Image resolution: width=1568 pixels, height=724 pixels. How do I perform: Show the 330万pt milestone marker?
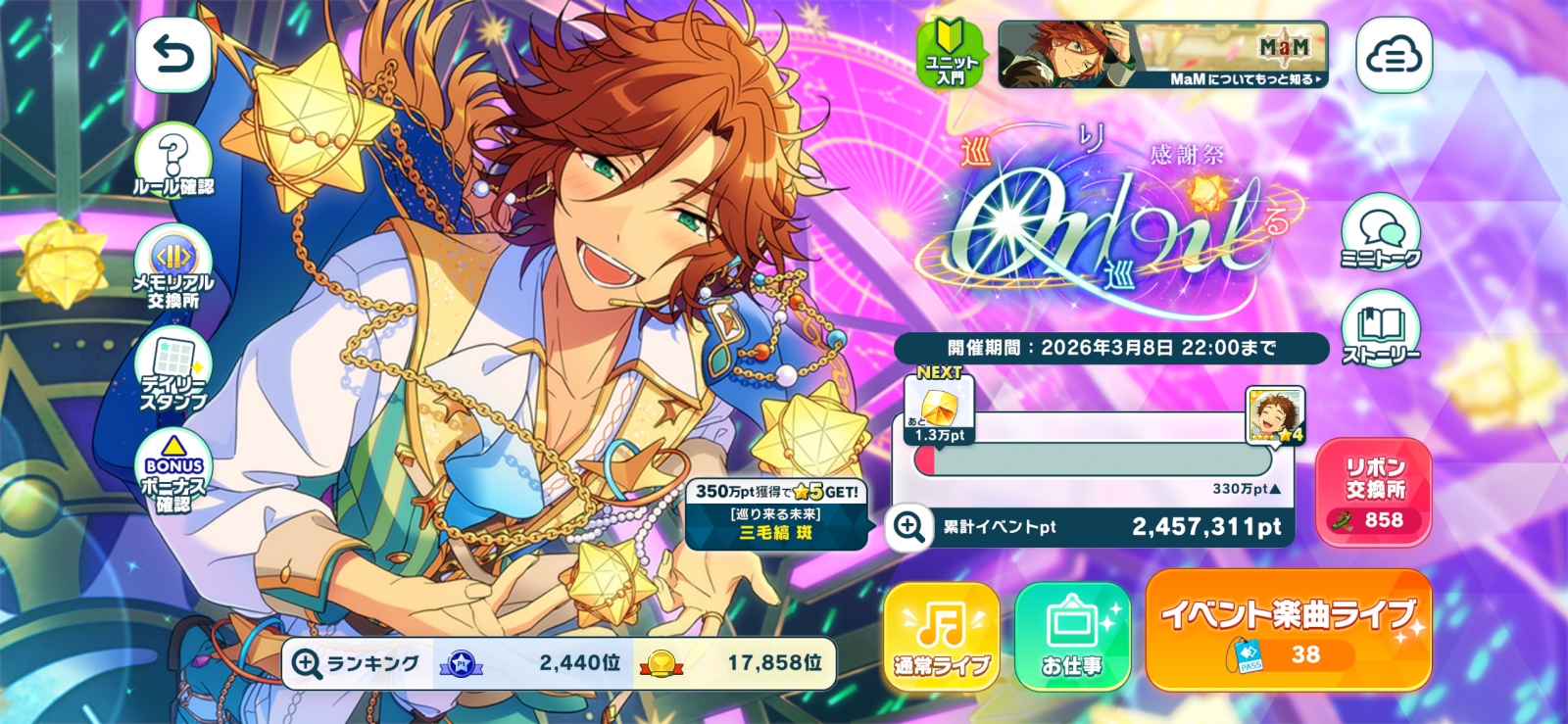click(x=1246, y=489)
